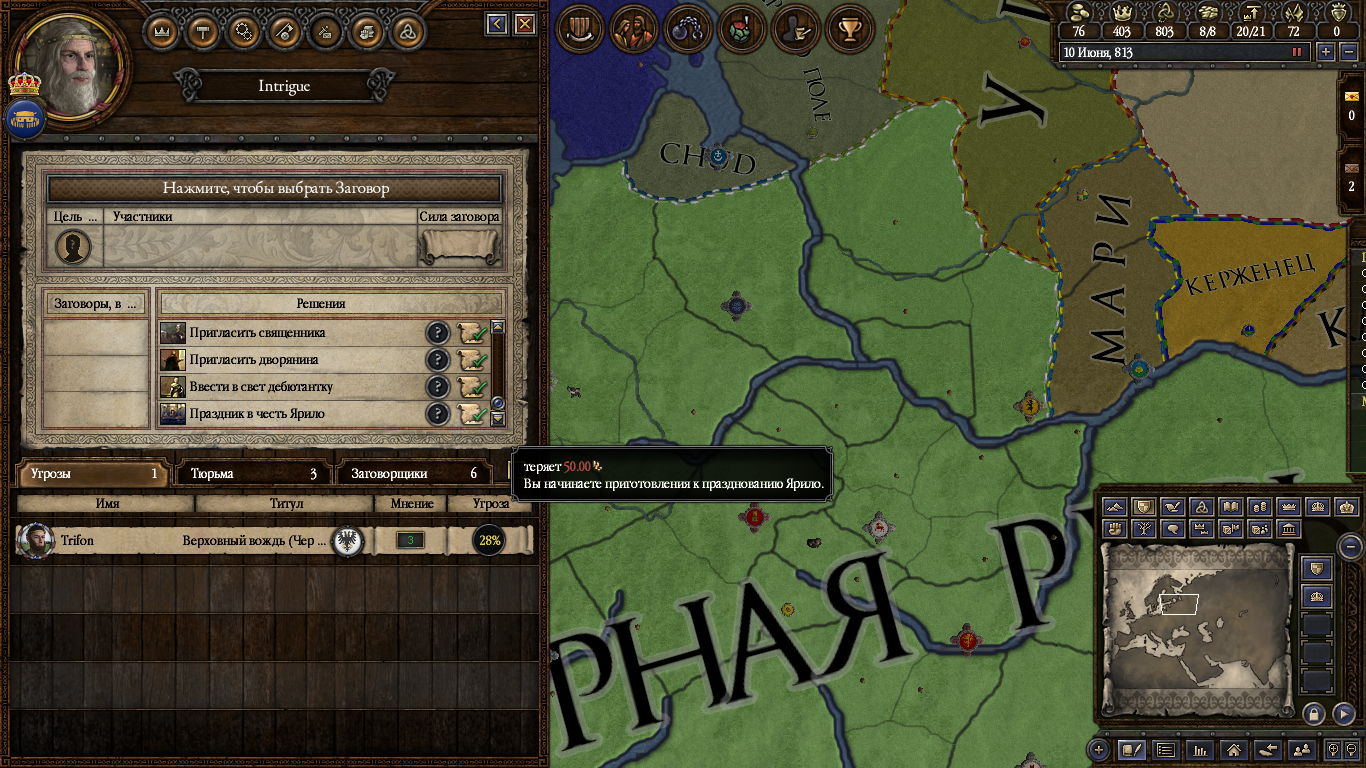Screen dimensions: 1366x768
Task: Open the 'Тюрьма' tab
Action: [x=252, y=474]
